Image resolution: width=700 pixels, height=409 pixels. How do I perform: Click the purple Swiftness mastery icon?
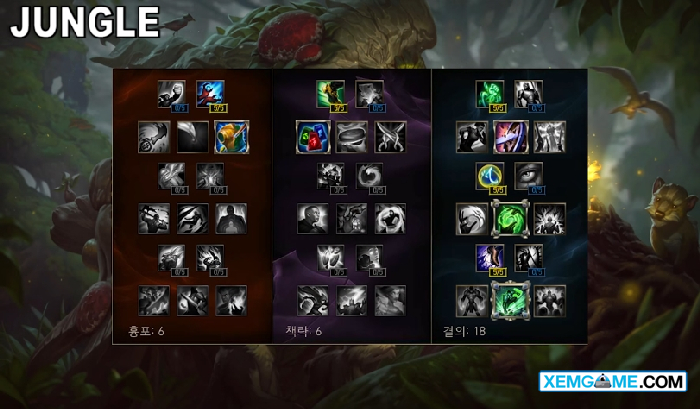pyautogui.click(x=489, y=258)
